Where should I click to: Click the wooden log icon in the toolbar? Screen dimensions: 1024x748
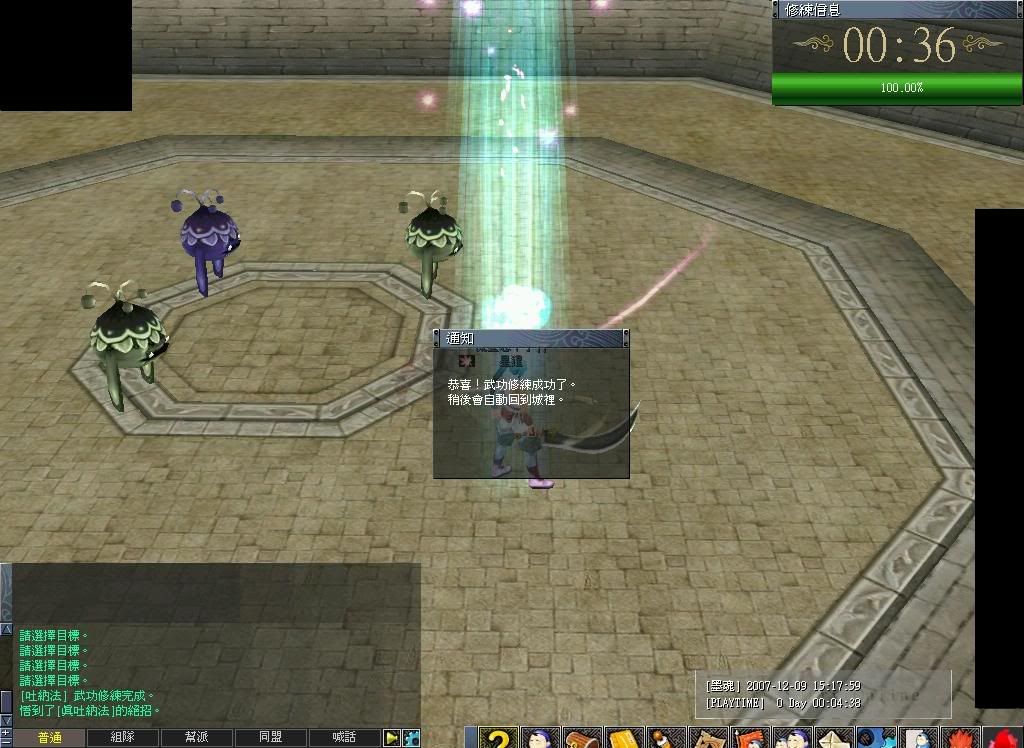pos(581,739)
